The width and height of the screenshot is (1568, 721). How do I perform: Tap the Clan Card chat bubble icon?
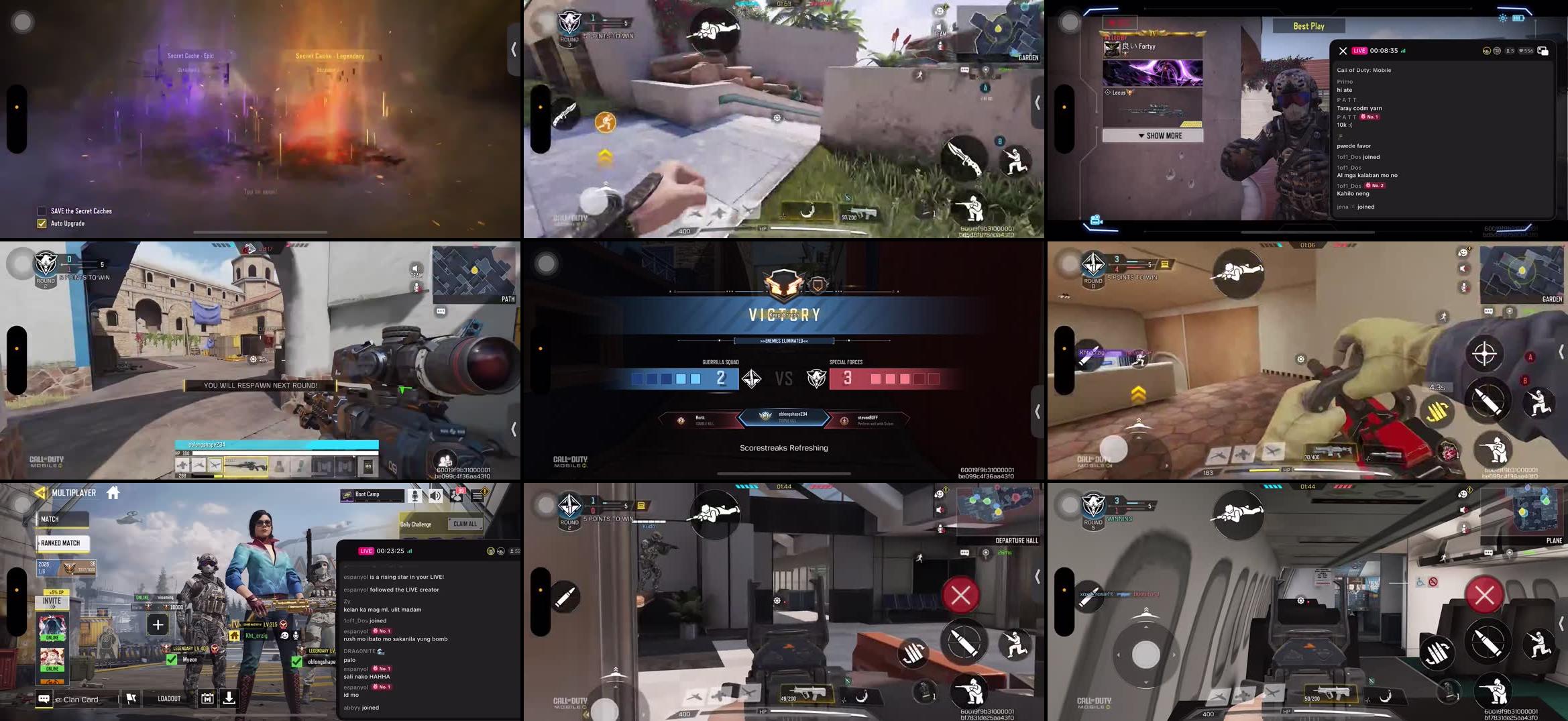pyautogui.click(x=42, y=700)
